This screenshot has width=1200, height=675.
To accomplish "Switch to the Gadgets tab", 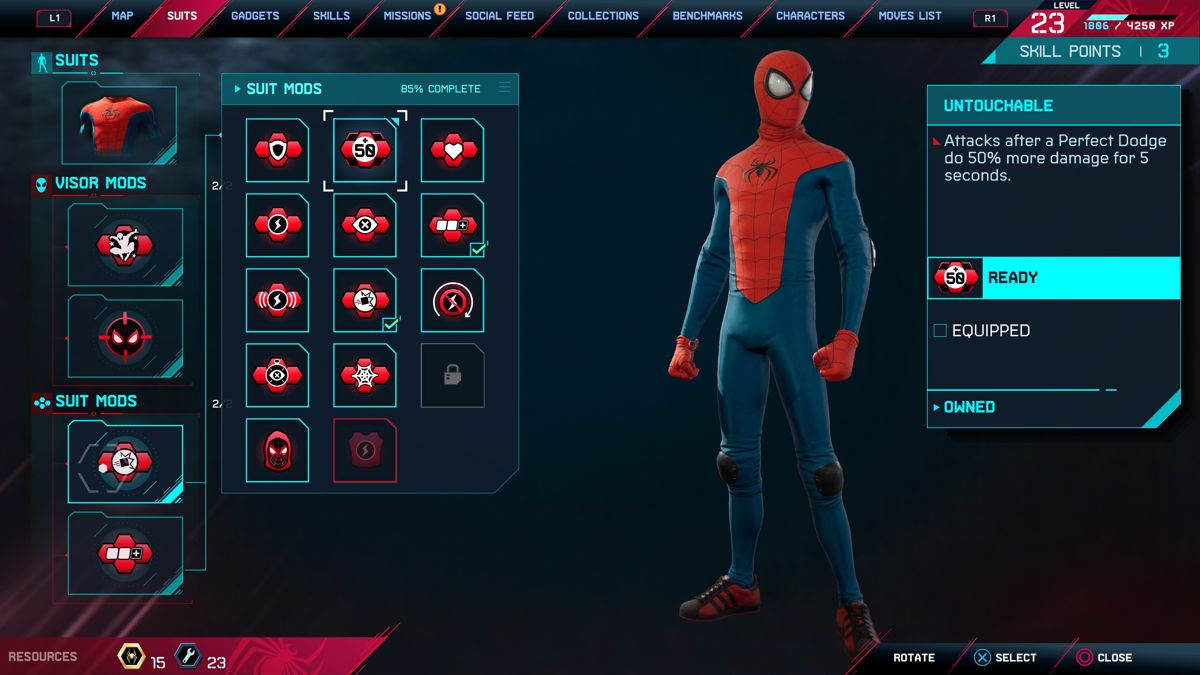I will pyautogui.click(x=255, y=16).
